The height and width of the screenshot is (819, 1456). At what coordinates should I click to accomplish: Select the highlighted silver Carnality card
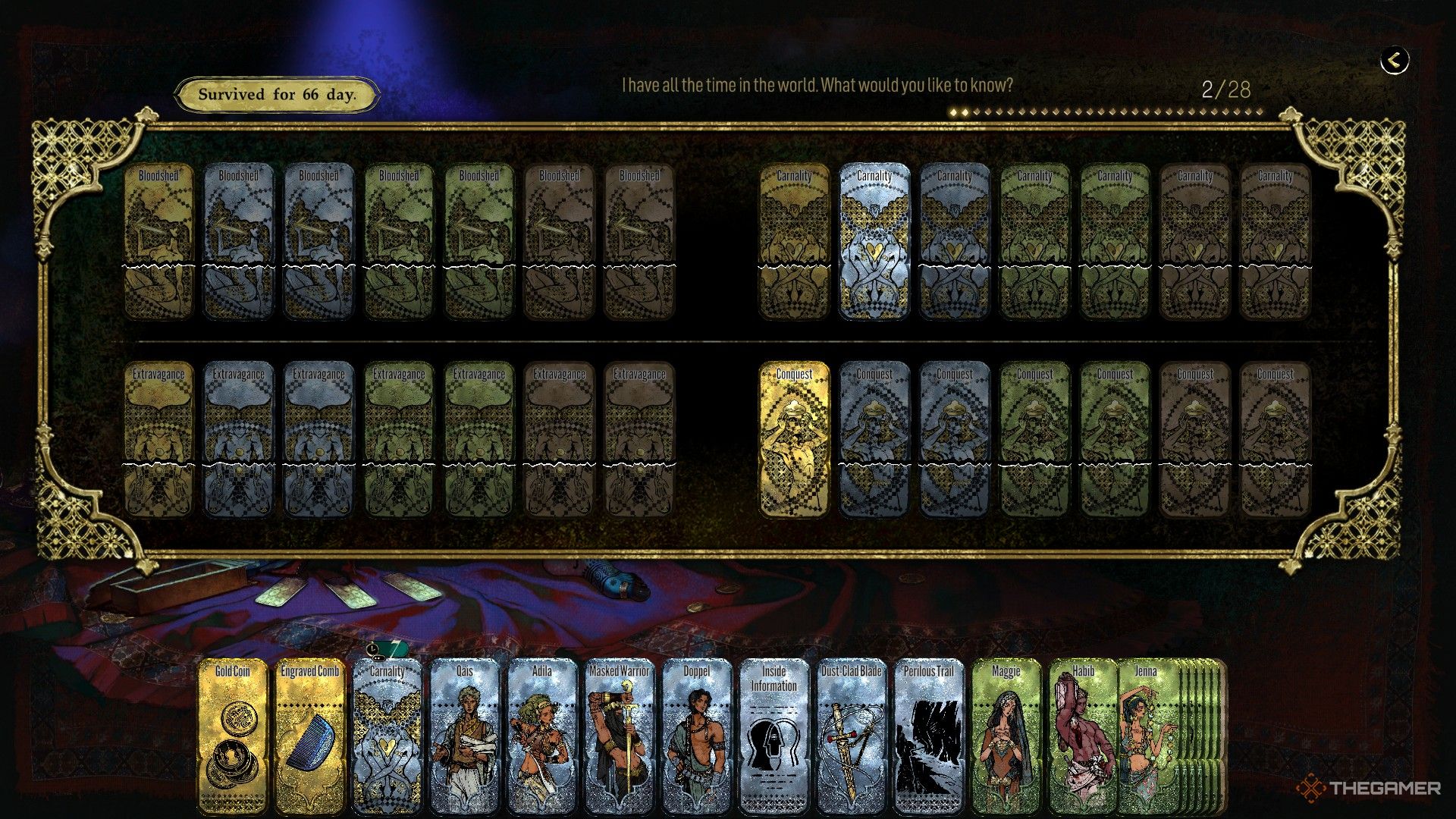[874, 241]
